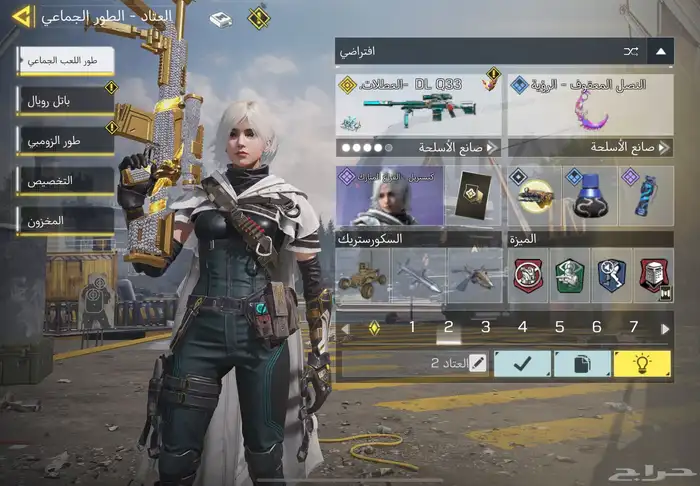Choose the white-haired operator character slot
The width and height of the screenshot is (700, 486).
390,196
